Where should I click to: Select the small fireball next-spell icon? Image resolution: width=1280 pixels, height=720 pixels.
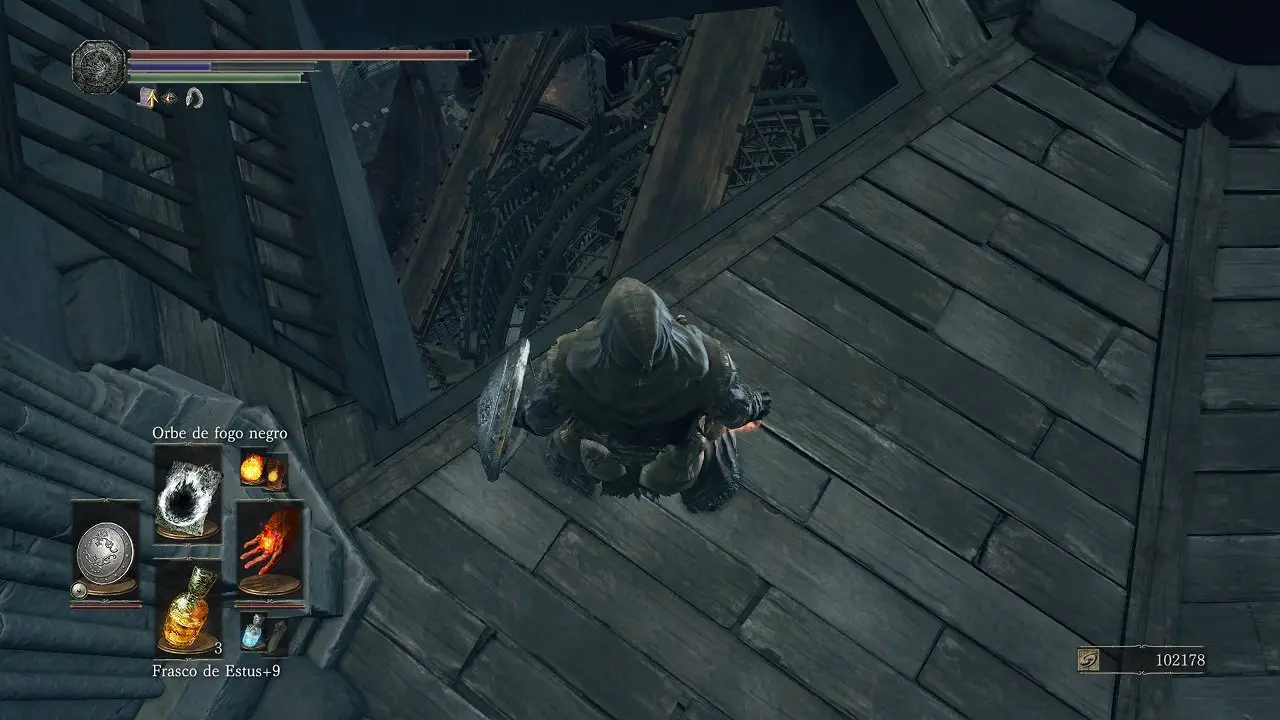pos(264,470)
